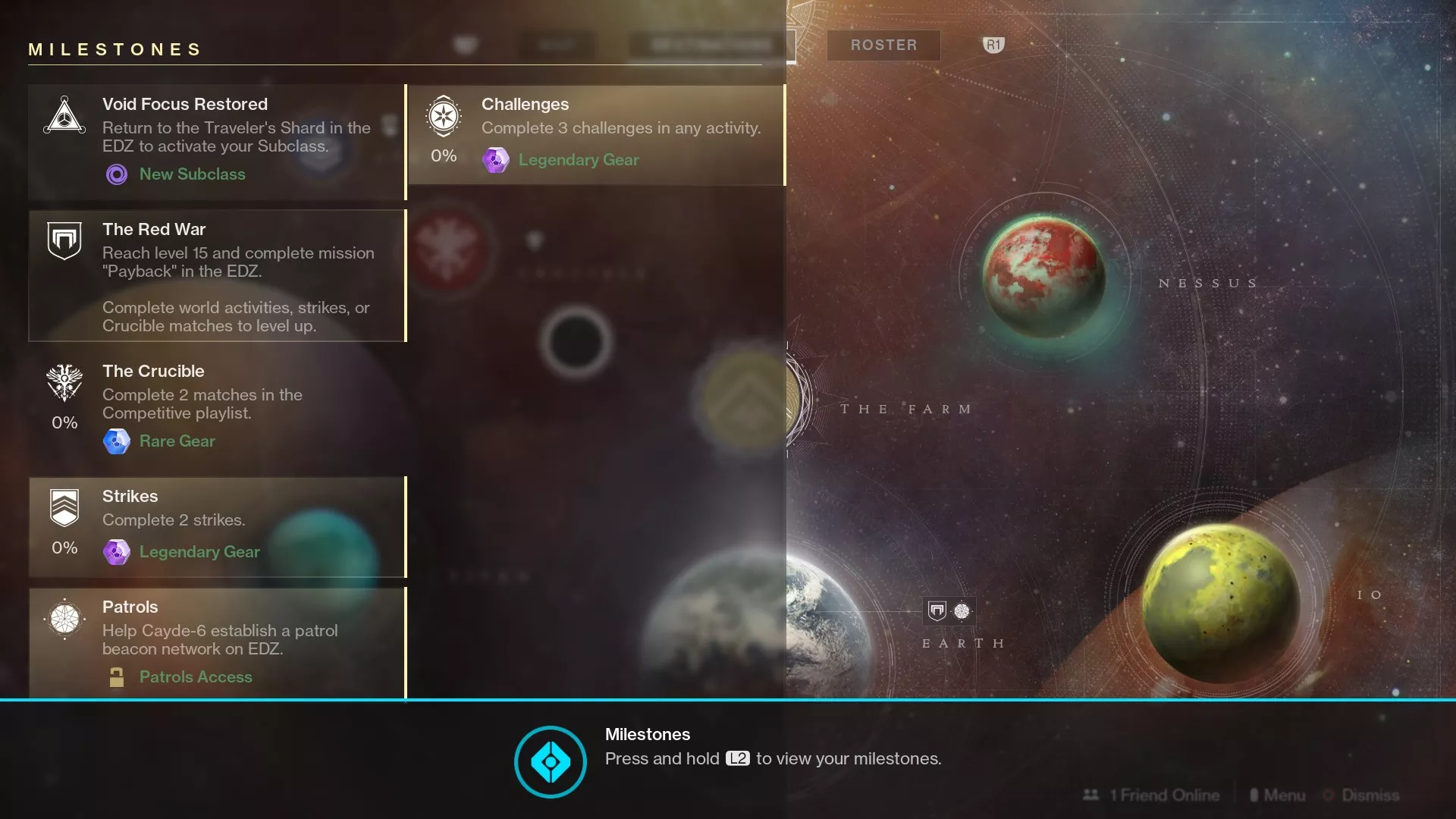Click the Crucible 0% progress indicator
This screenshot has height=819, width=1456.
pos(64,422)
